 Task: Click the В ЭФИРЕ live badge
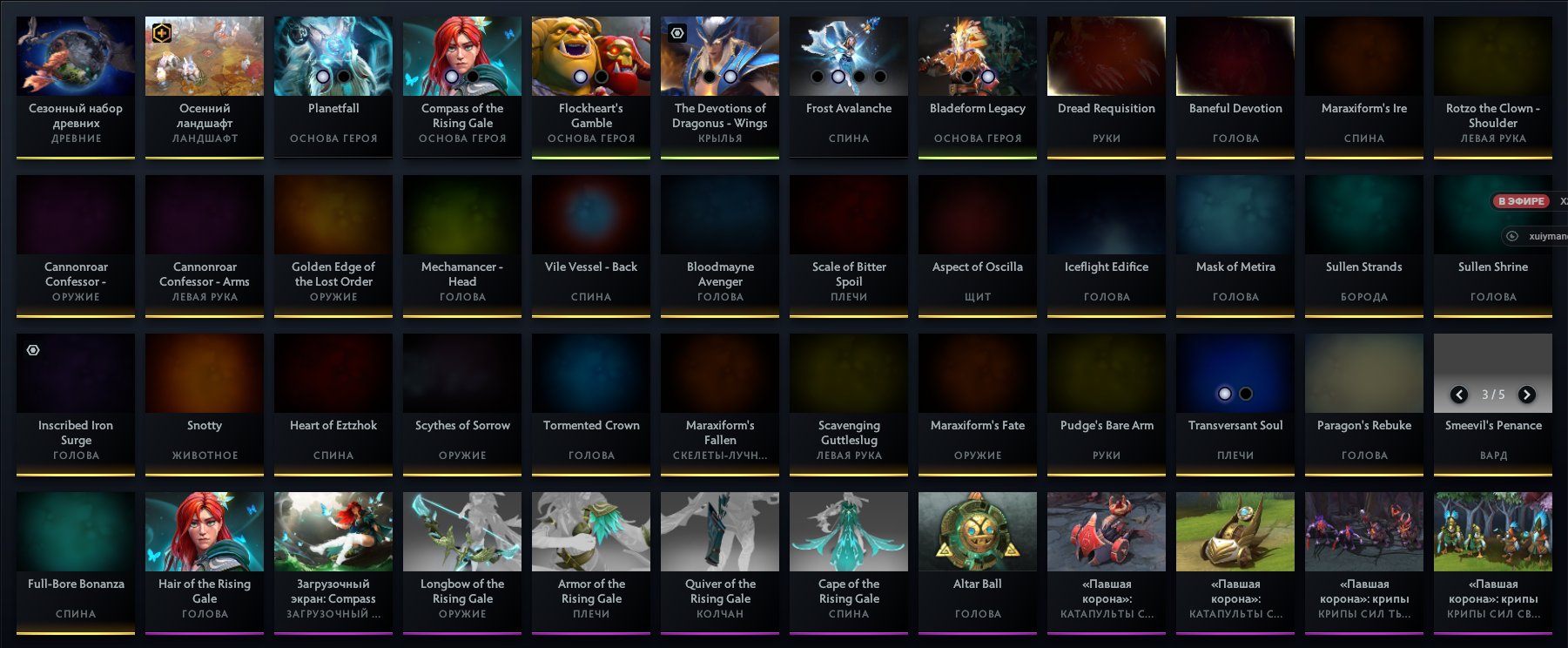pyautogui.click(x=1523, y=201)
